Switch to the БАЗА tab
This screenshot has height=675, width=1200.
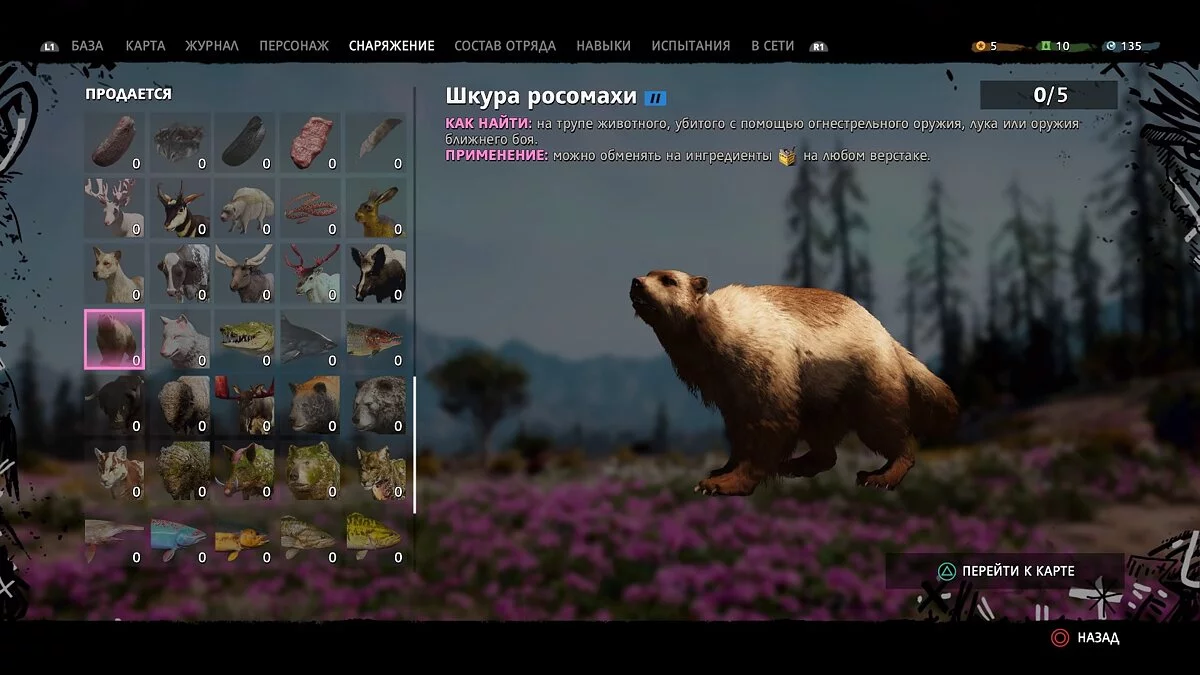(87, 46)
